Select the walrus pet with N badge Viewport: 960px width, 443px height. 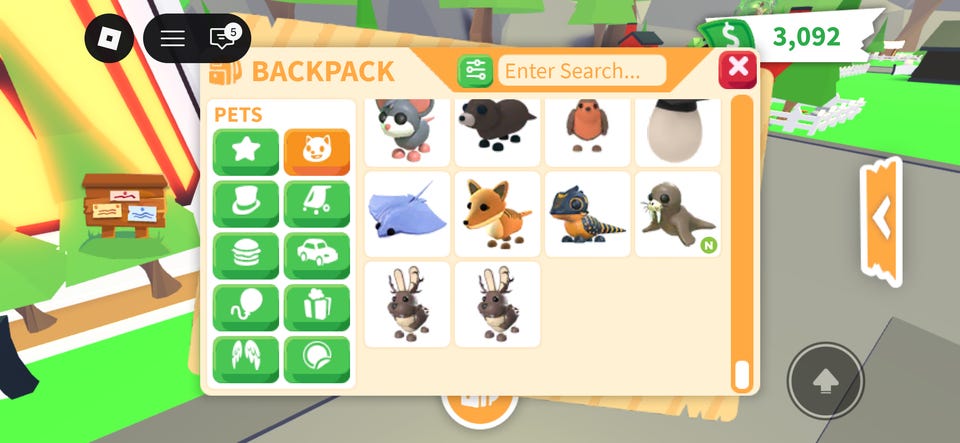coord(677,214)
